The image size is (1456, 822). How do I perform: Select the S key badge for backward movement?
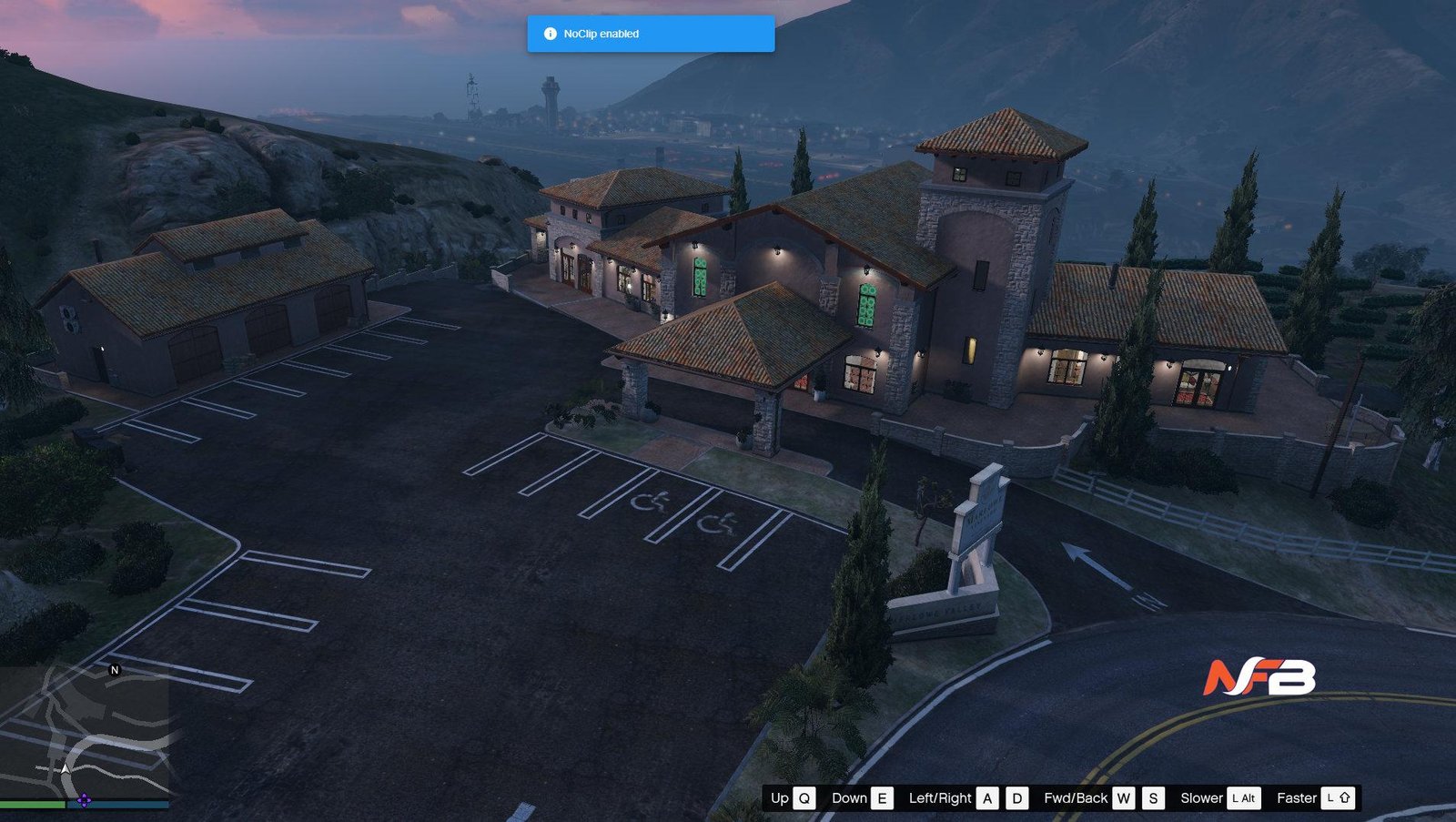[1153, 798]
